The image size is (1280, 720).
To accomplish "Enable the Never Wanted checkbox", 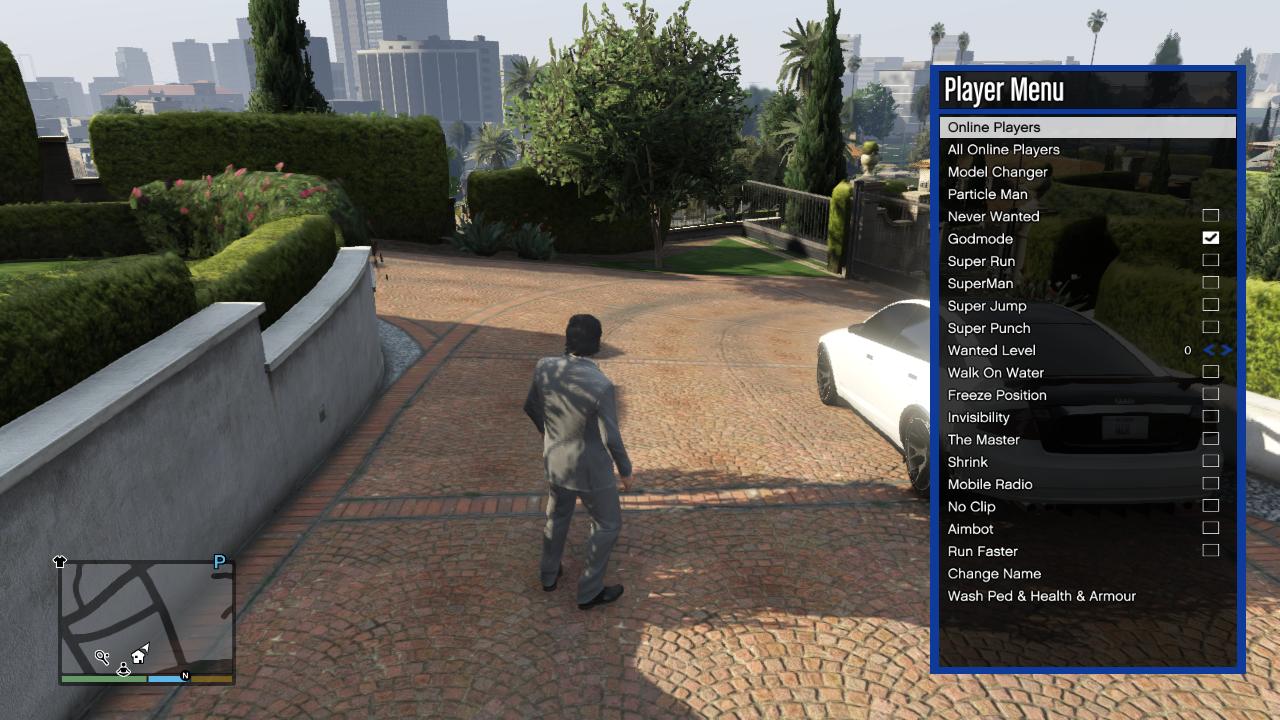I will tap(1210, 216).
